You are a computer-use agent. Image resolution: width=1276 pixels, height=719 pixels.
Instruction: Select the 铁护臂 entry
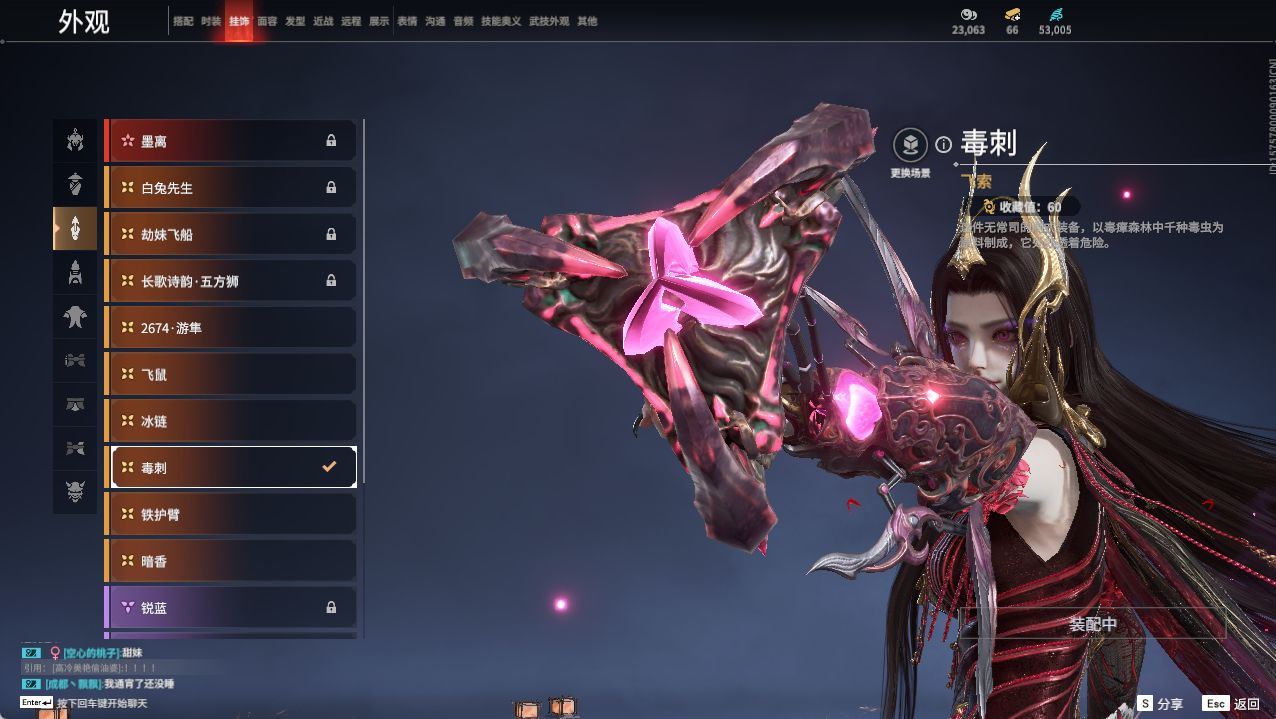point(230,514)
